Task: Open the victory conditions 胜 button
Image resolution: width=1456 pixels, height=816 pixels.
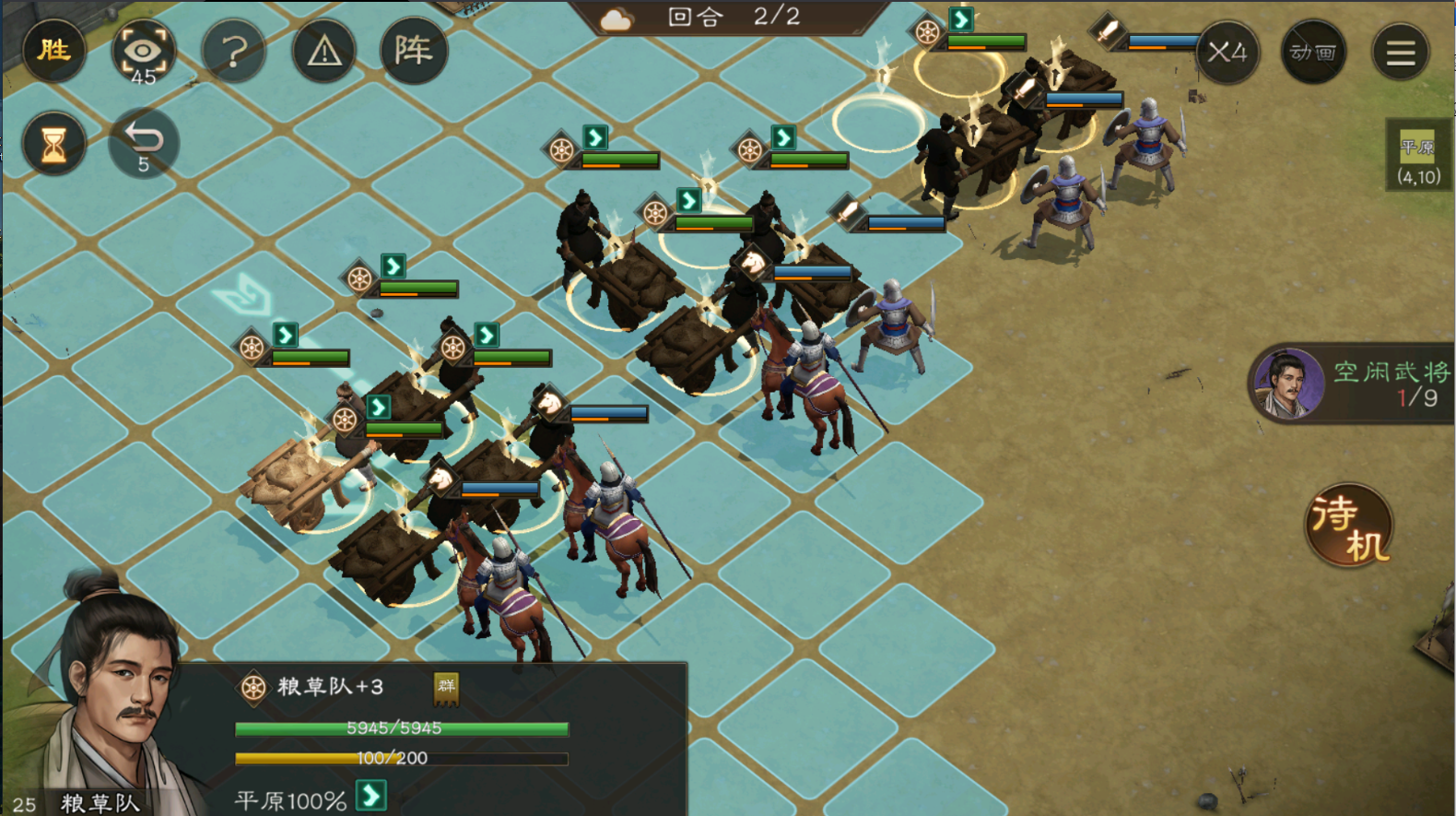Action: click(53, 50)
